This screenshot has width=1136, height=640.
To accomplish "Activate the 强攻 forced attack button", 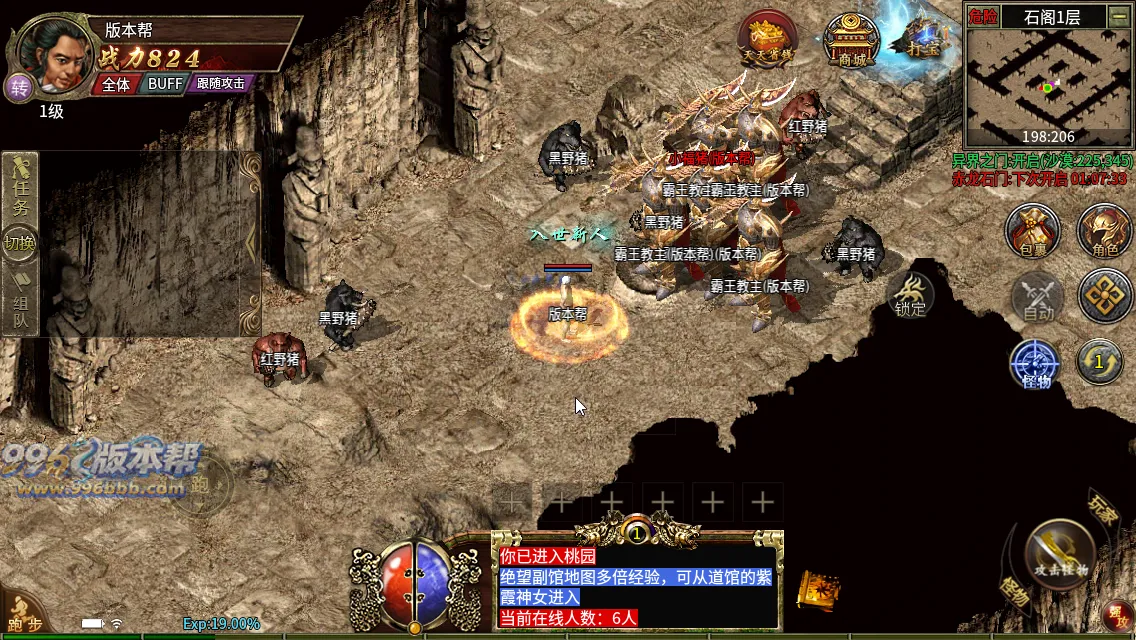I will (x=1117, y=613).
